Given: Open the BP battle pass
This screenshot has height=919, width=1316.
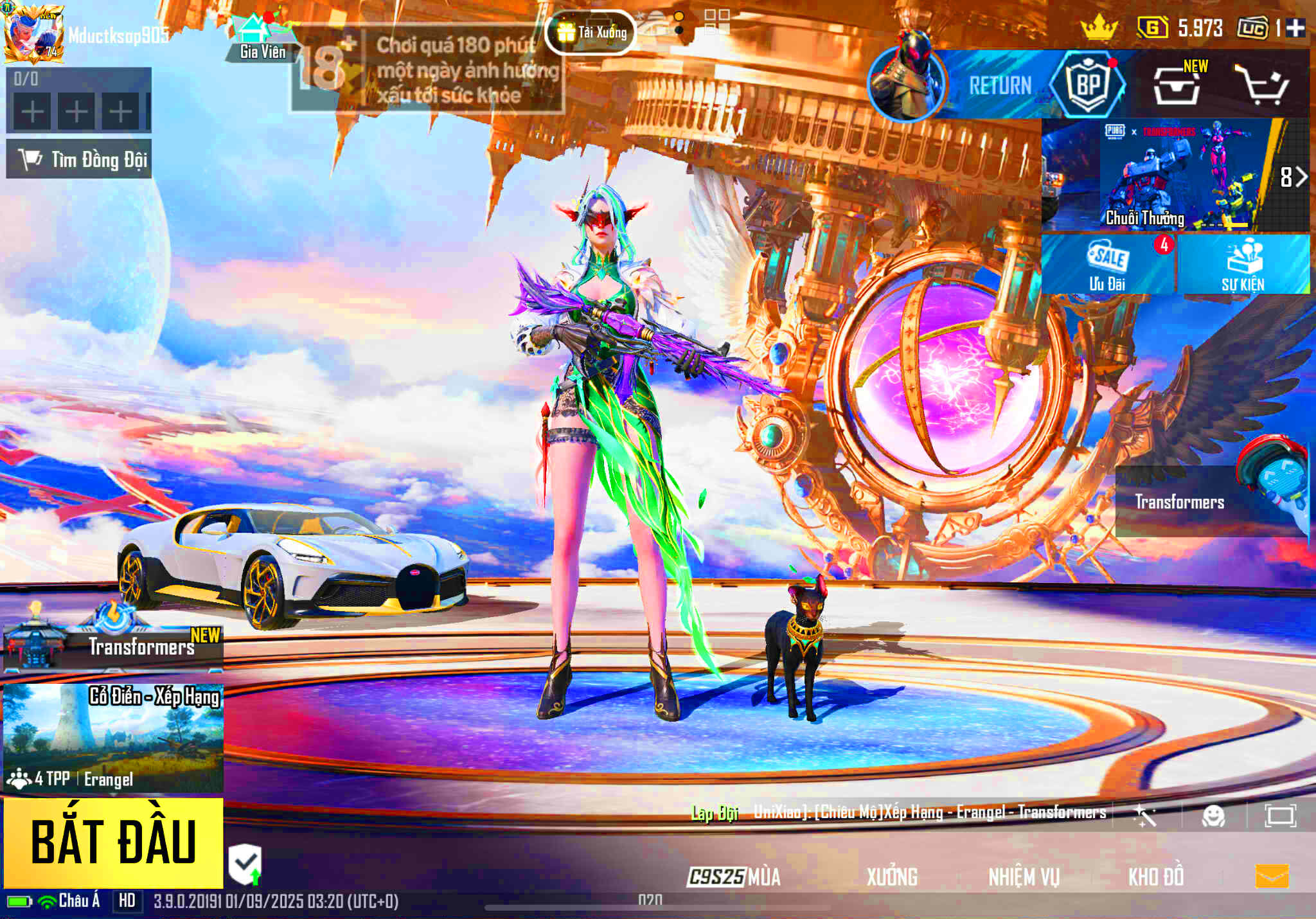Looking at the screenshot, I should (1088, 85).
